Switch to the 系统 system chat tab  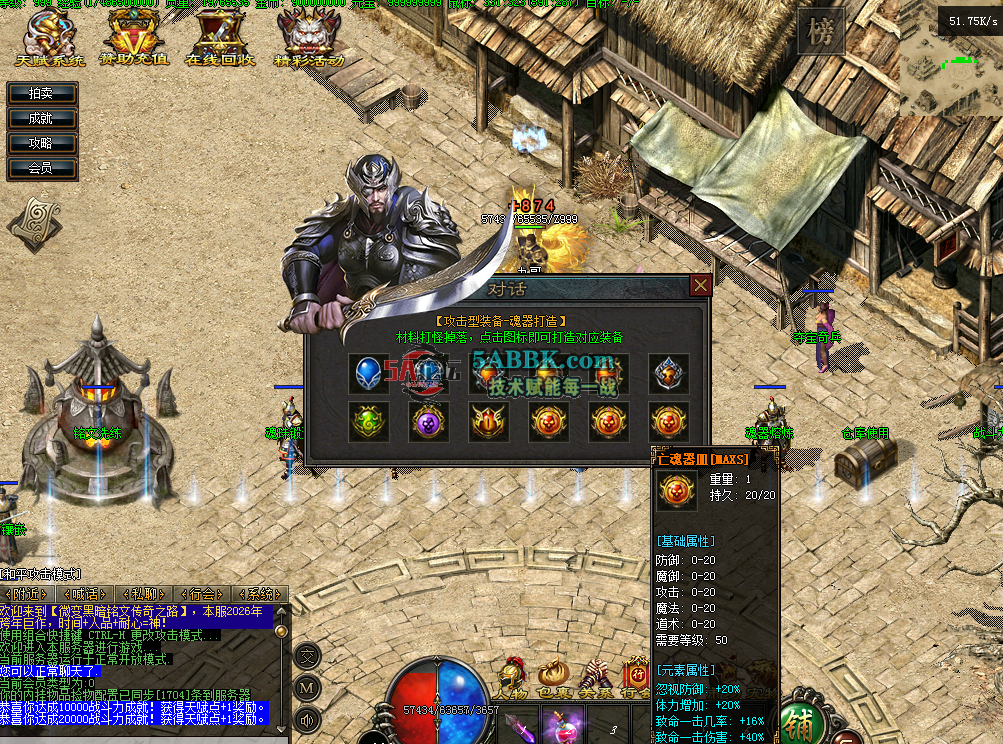point(258,593)
